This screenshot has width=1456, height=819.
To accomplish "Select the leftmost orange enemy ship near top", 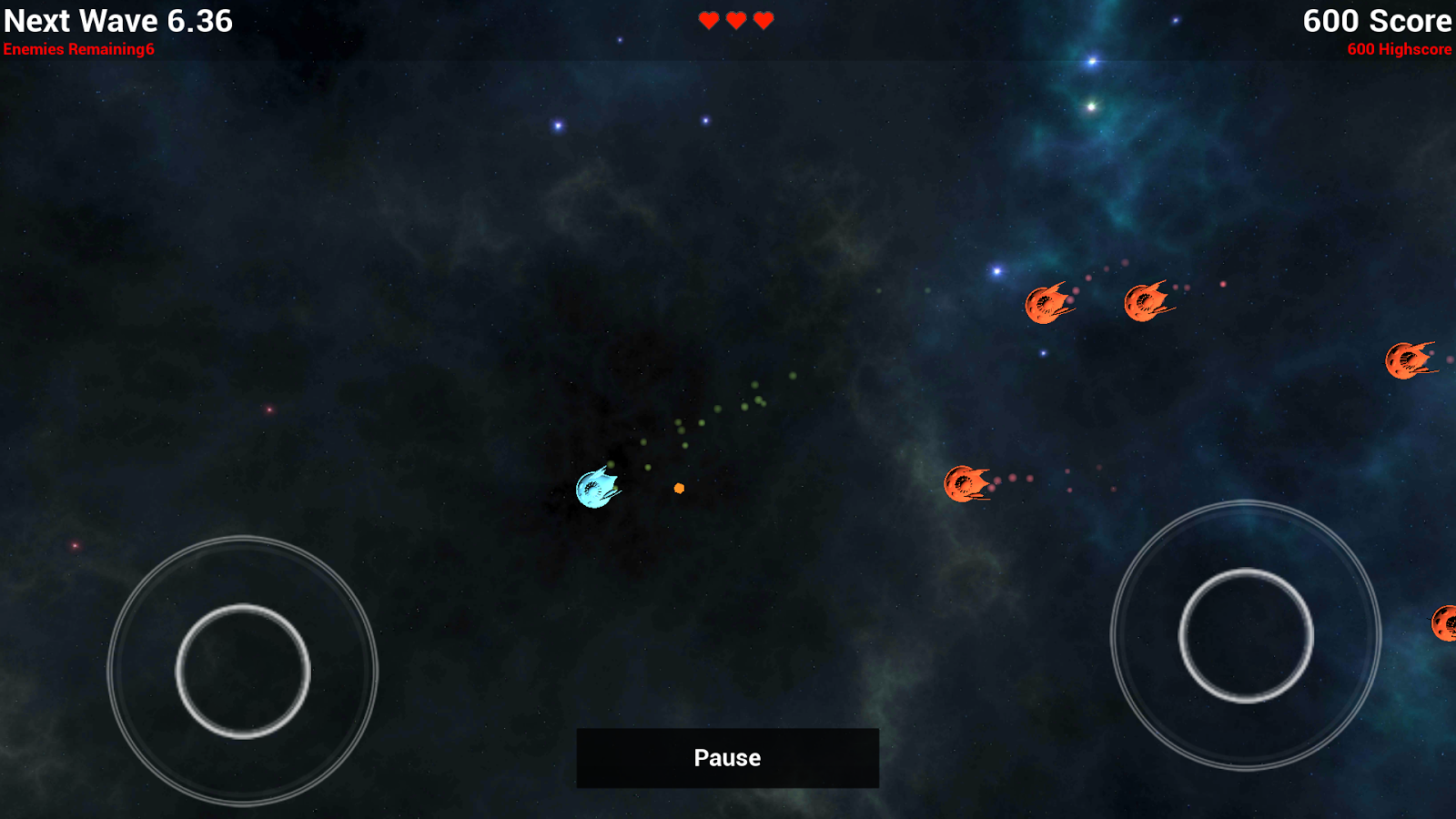I will point(1046,305).
